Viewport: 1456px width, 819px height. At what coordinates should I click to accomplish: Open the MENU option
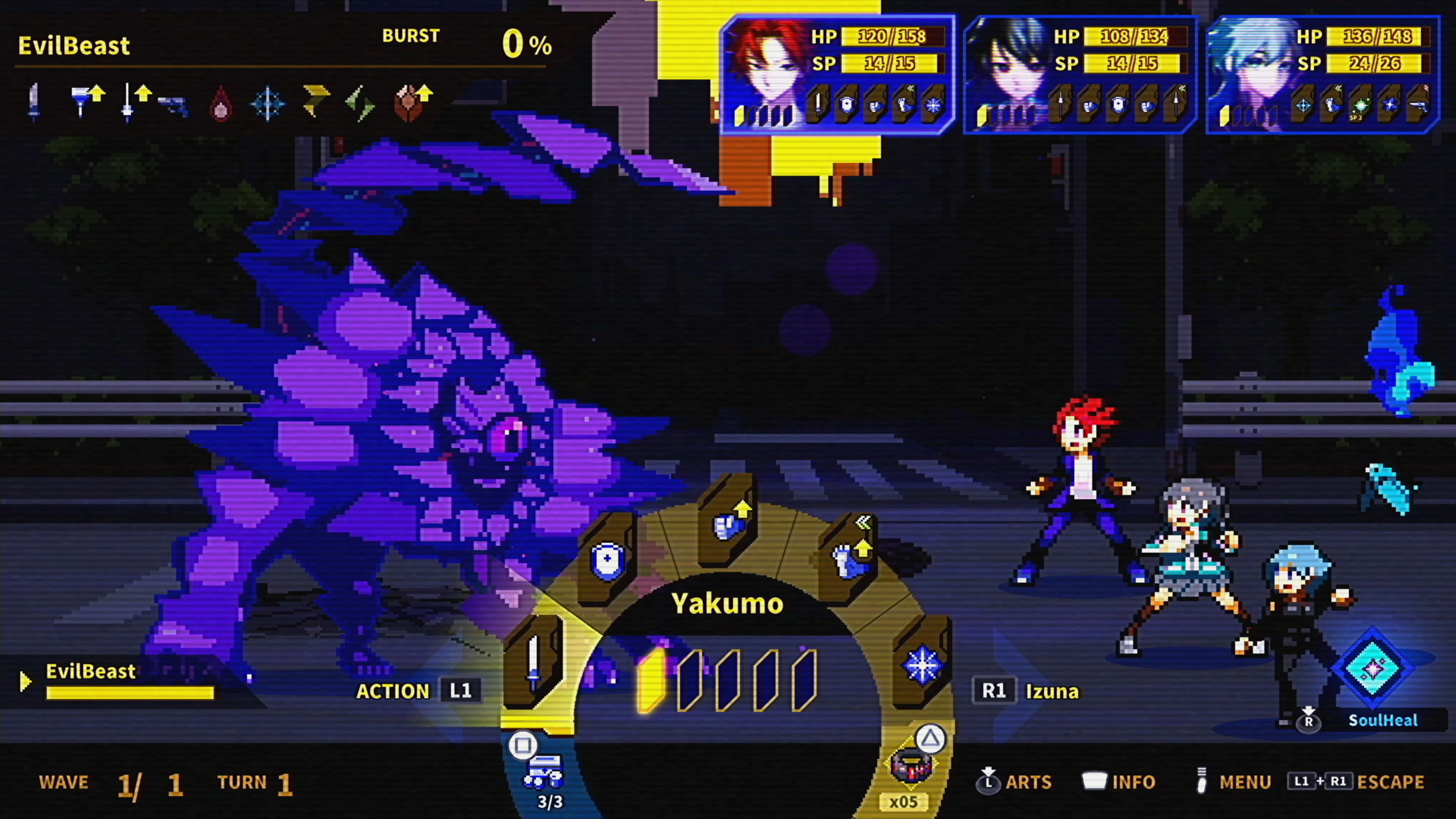click(x=1235, y=782)
